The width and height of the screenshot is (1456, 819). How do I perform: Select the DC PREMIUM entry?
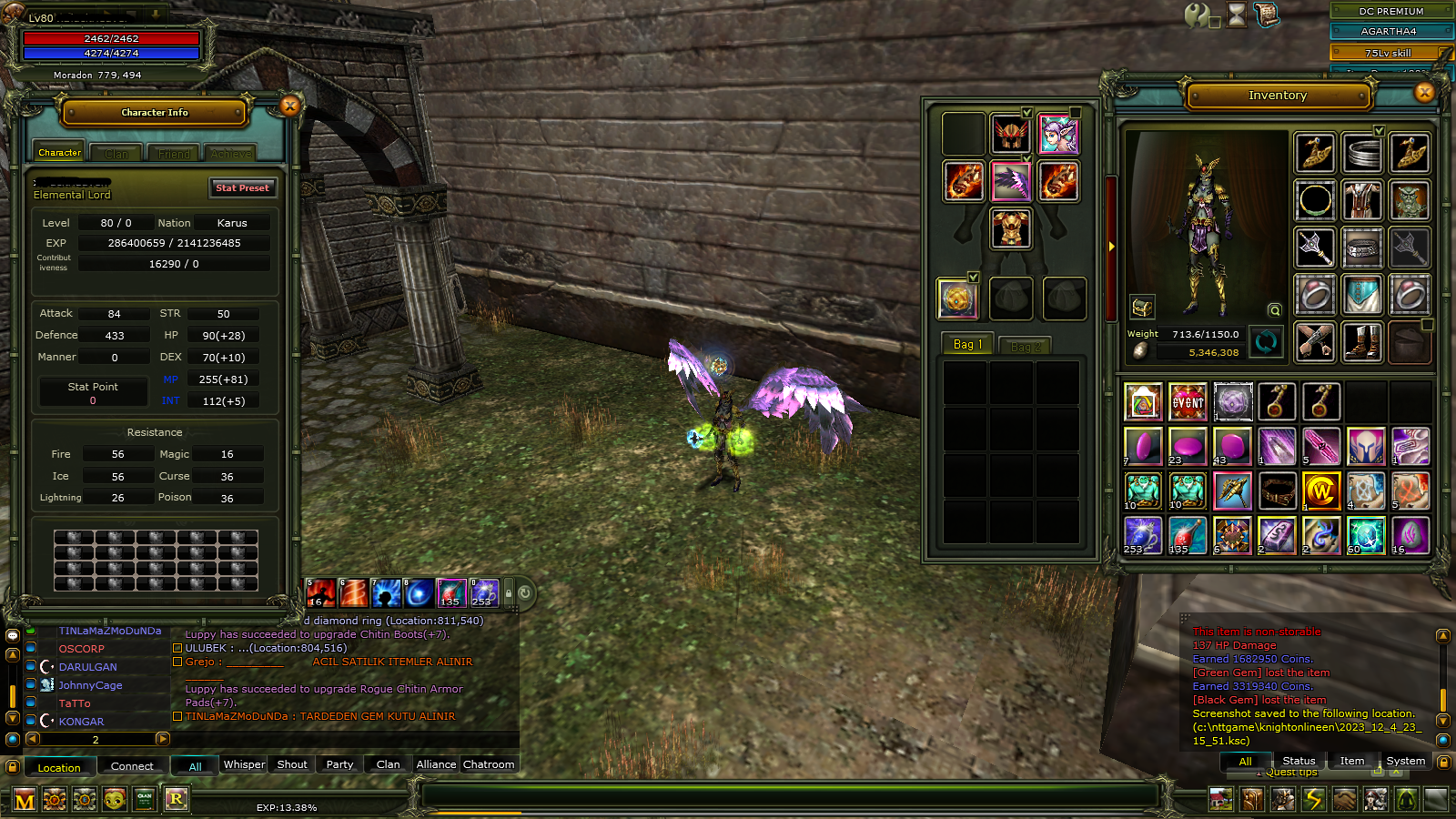pyautogui.click(x=1390, y=11)
